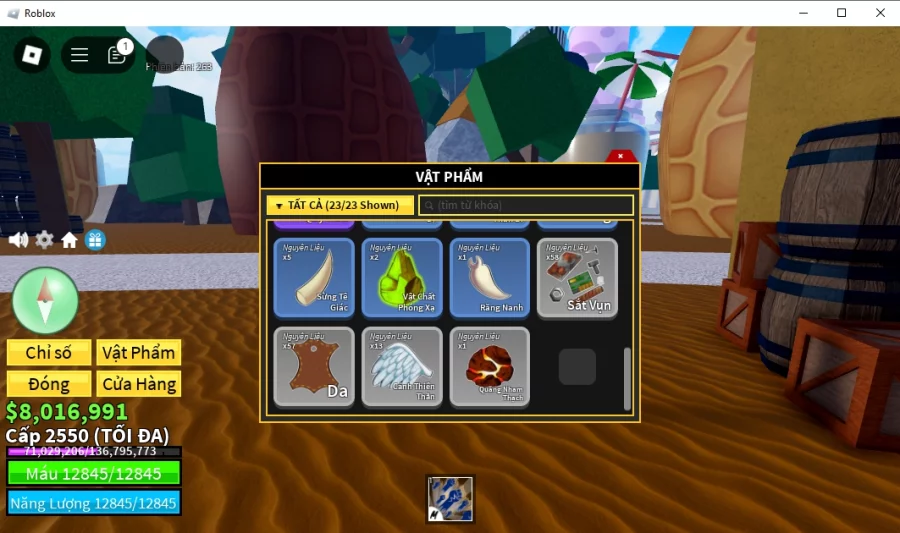Screen dimensions: 900x533
Task: Choose the Răng Nanh material slot
Action: (x=489, y=277)
